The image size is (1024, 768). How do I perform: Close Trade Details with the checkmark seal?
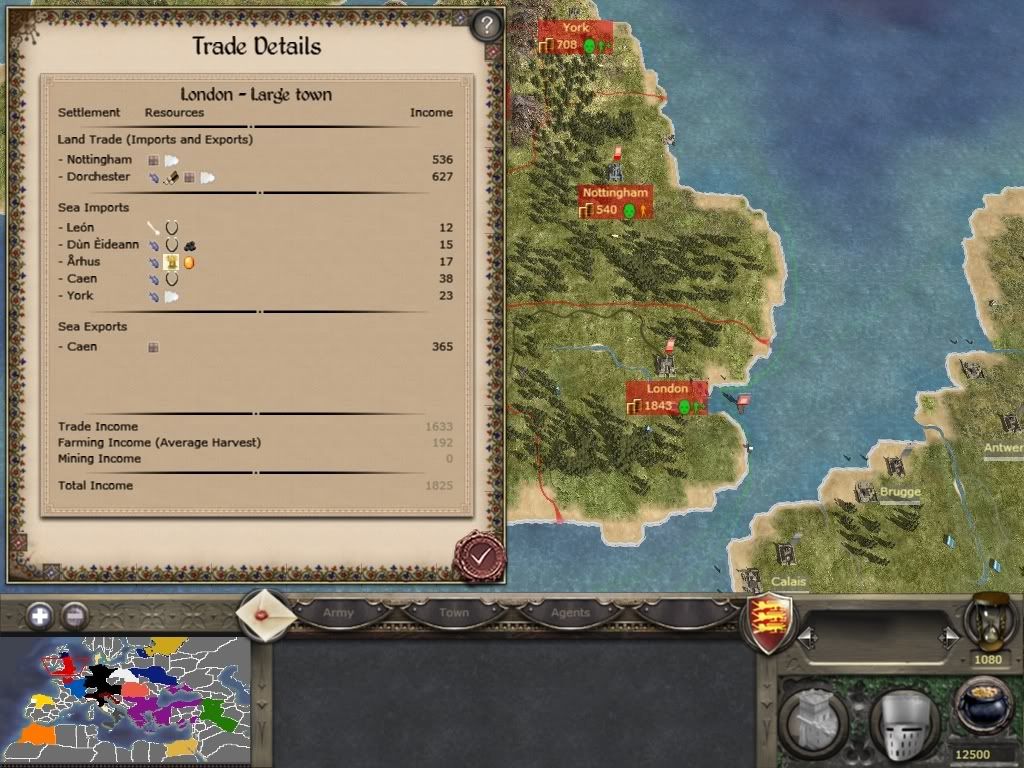478,556
